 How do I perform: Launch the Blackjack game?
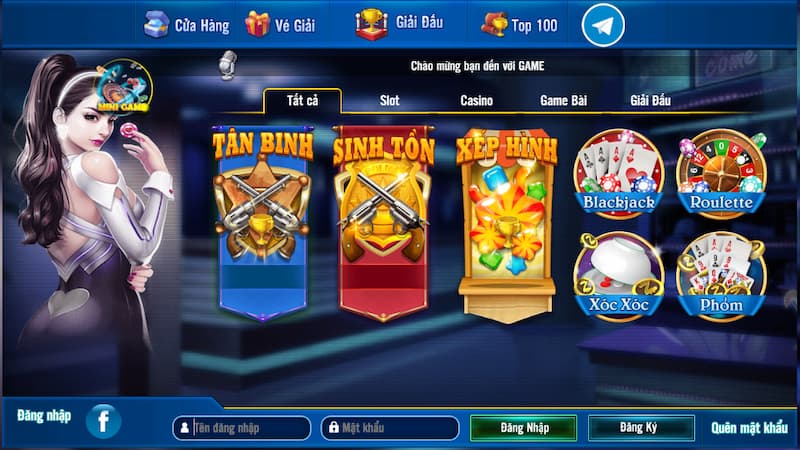coord(618,174)
